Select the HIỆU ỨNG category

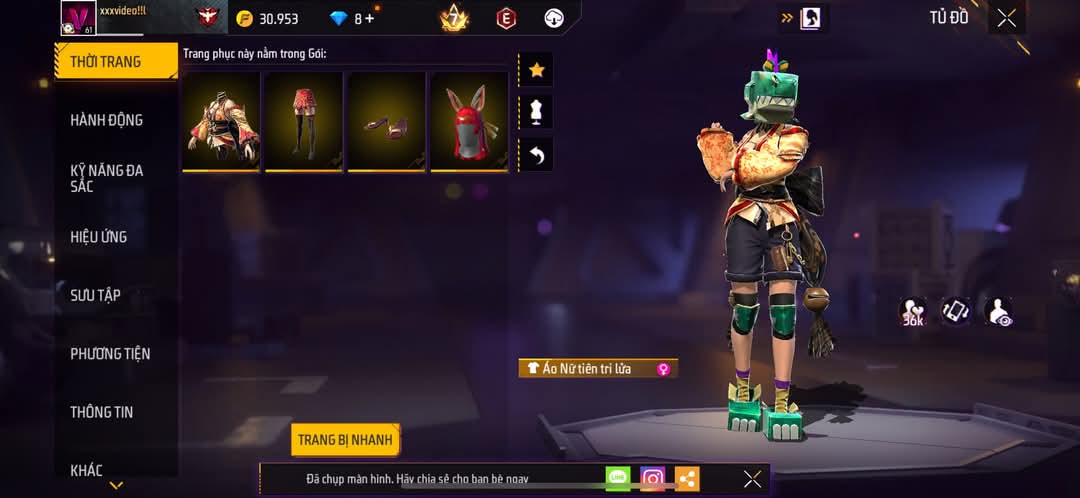pos(99,237)
